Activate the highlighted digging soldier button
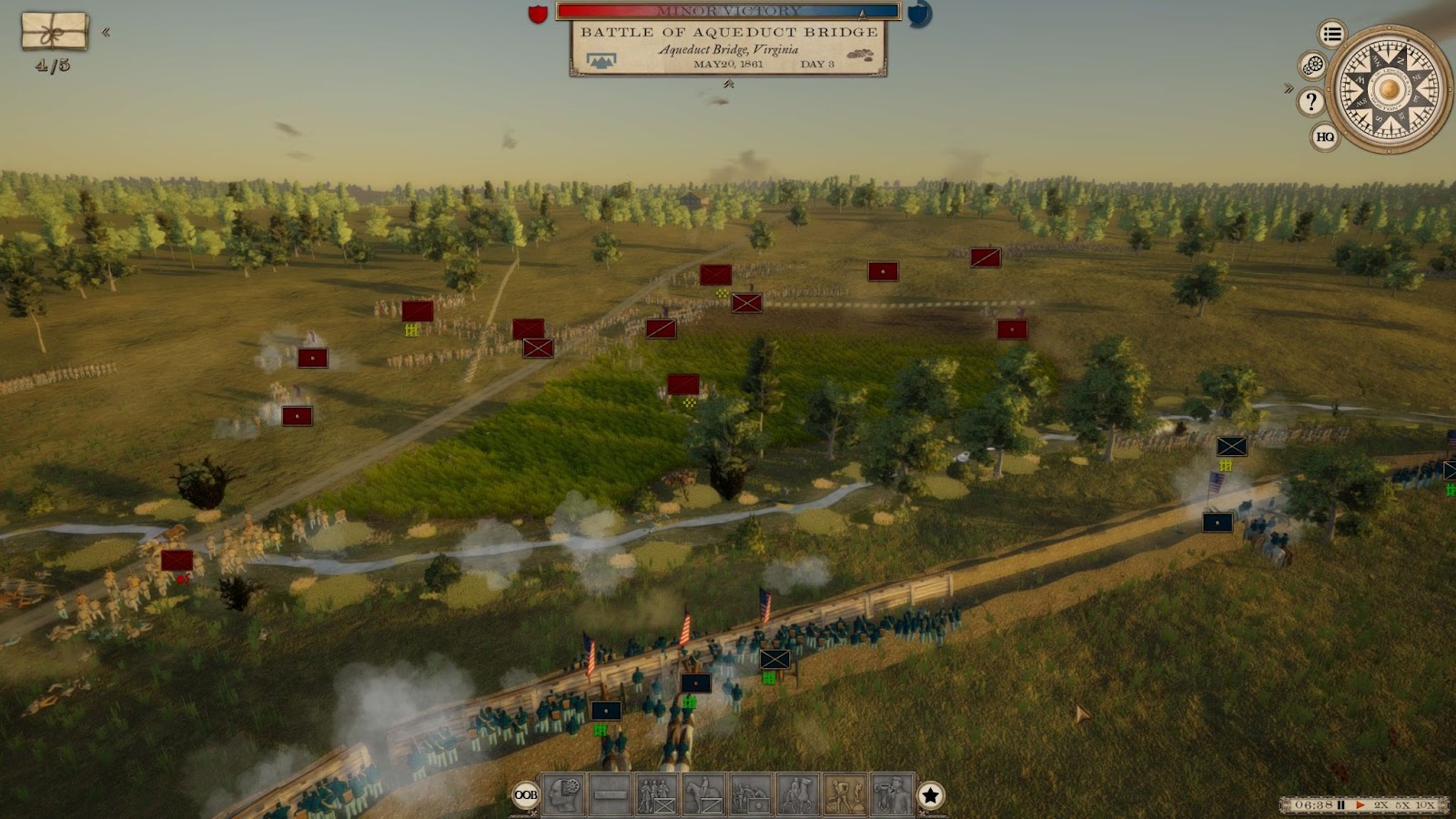Screen dimensions: 1456x819 point(844,795)
